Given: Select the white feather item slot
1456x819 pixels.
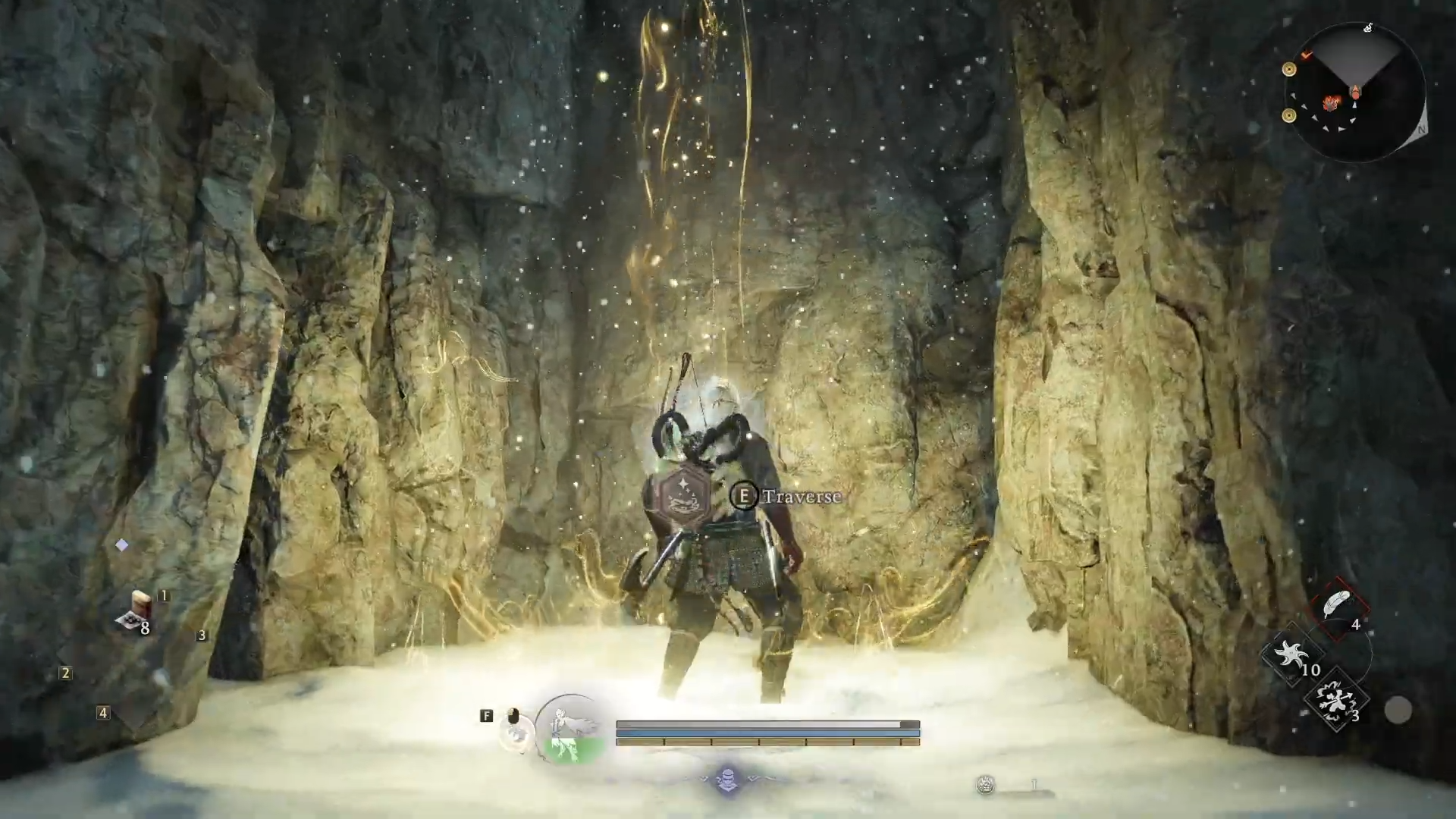Looking at the screenshot, I should pyautogui.click(x=1338, y=605).
